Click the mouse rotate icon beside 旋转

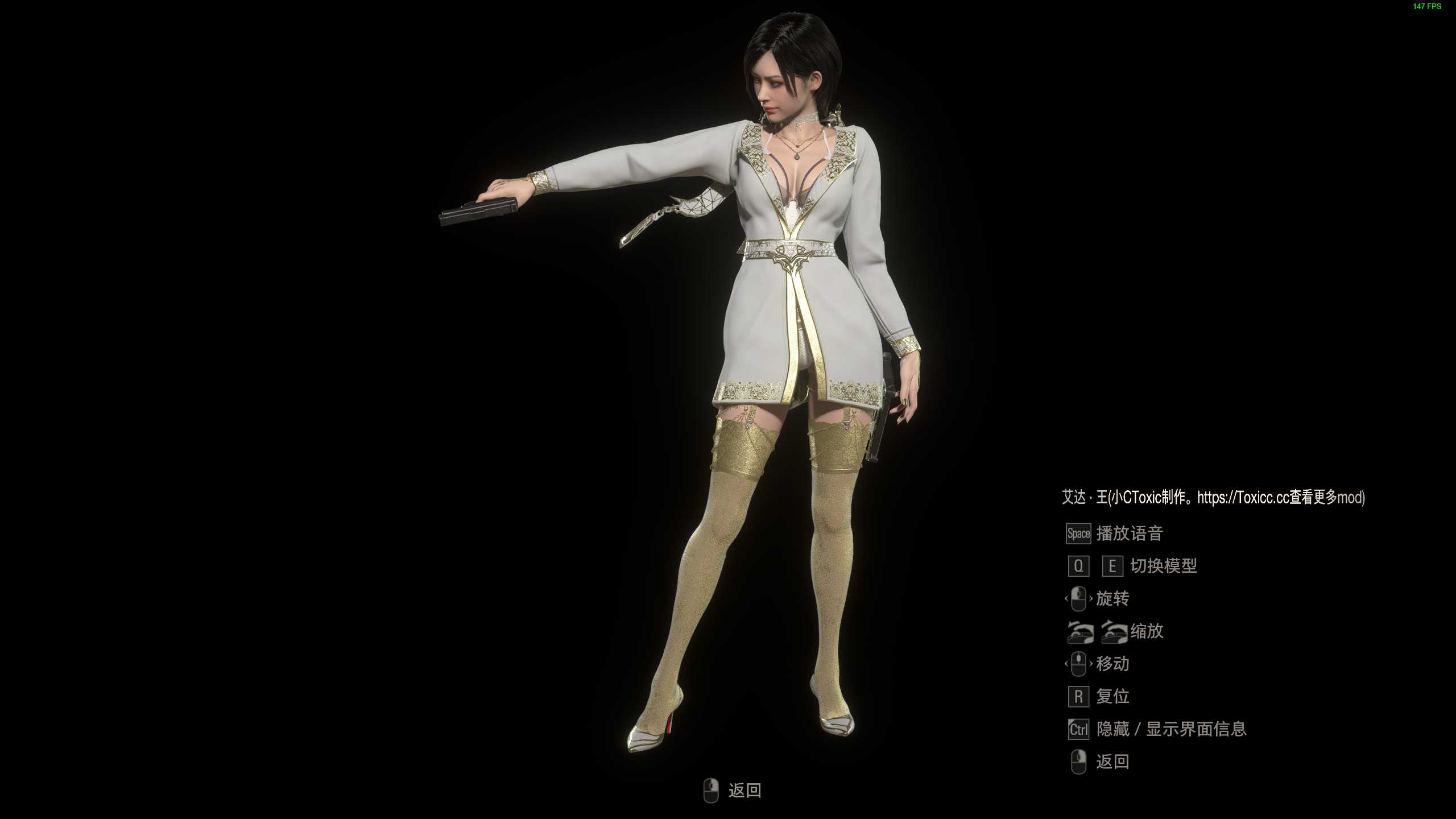click(x=1078, y=599)
